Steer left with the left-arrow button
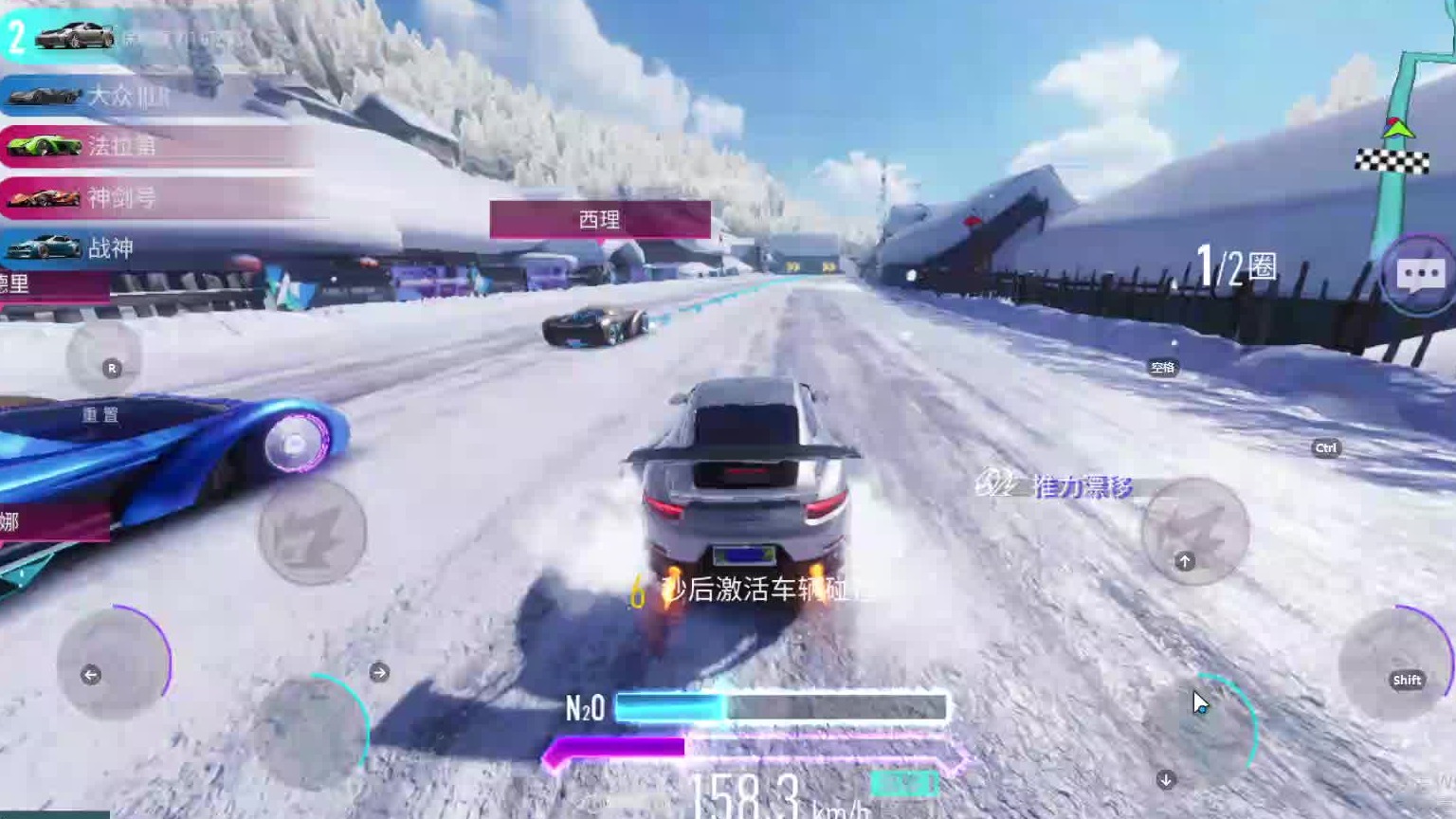 [x=112, y=664]
